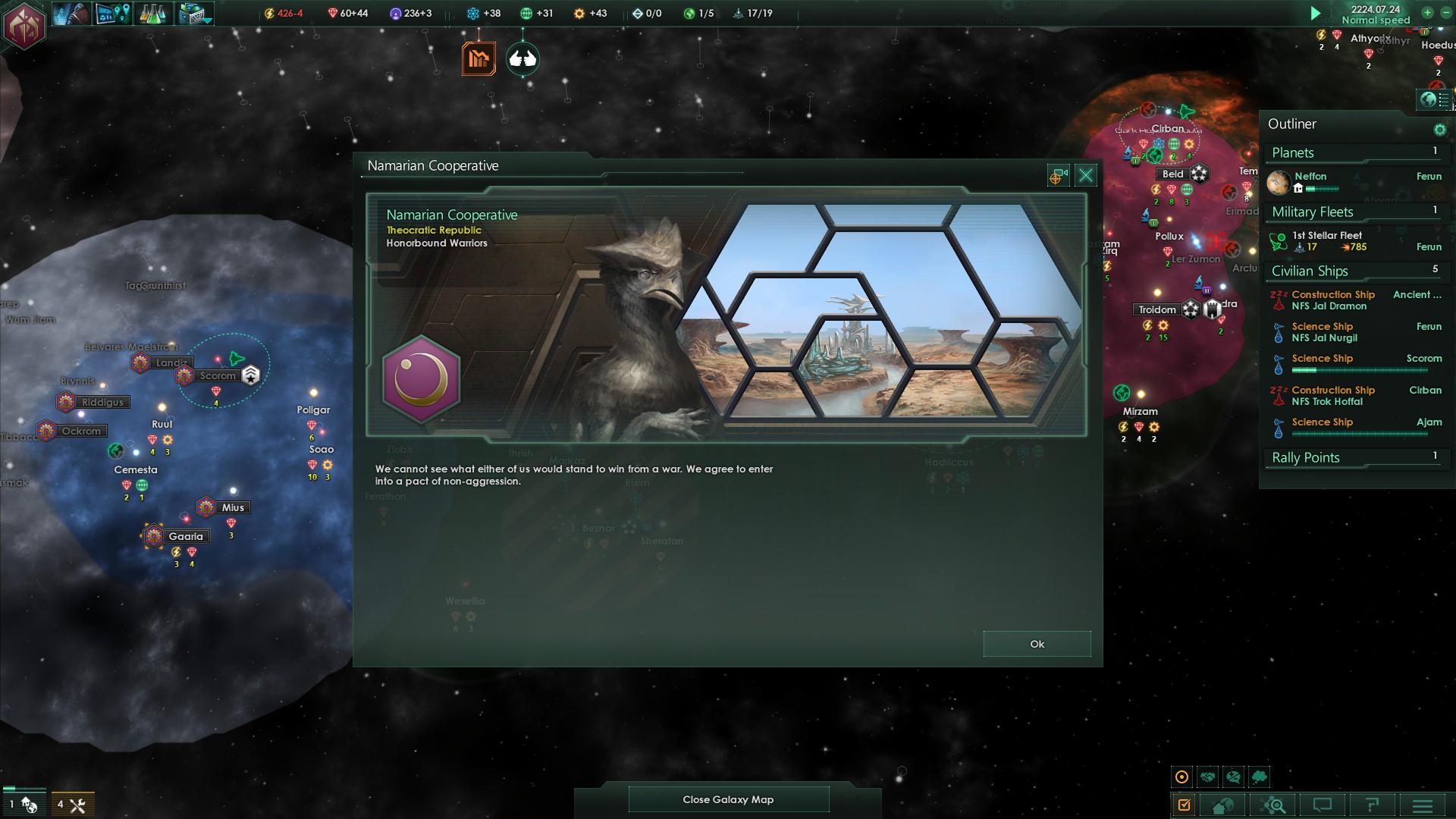Open the Outliner settings gear
Image resolution: width=1456 pixels, height=819 pixels.
click(1439, 130)
